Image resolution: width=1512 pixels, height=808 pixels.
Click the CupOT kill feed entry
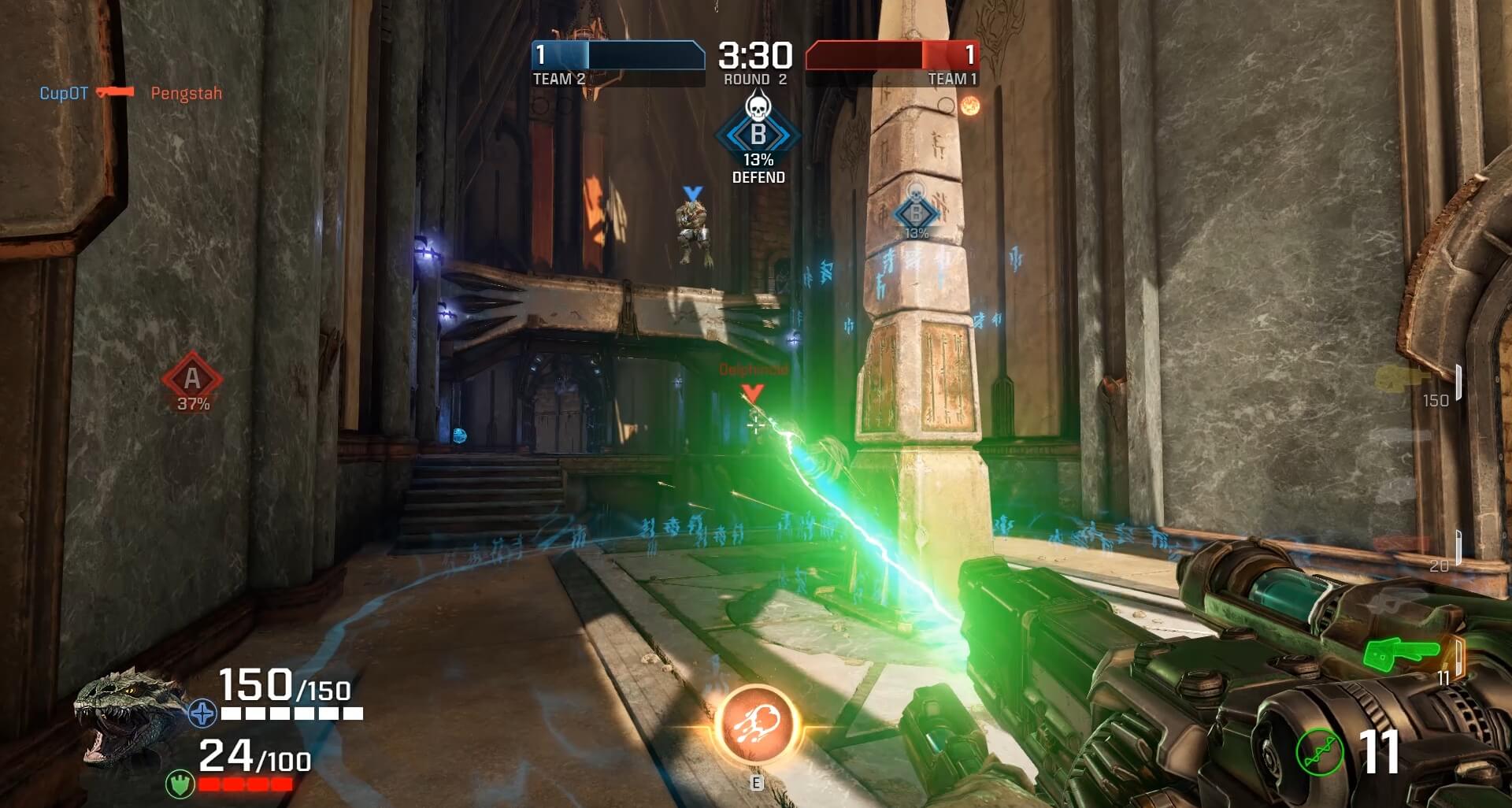pyautogui.click(x=64, y=93)
